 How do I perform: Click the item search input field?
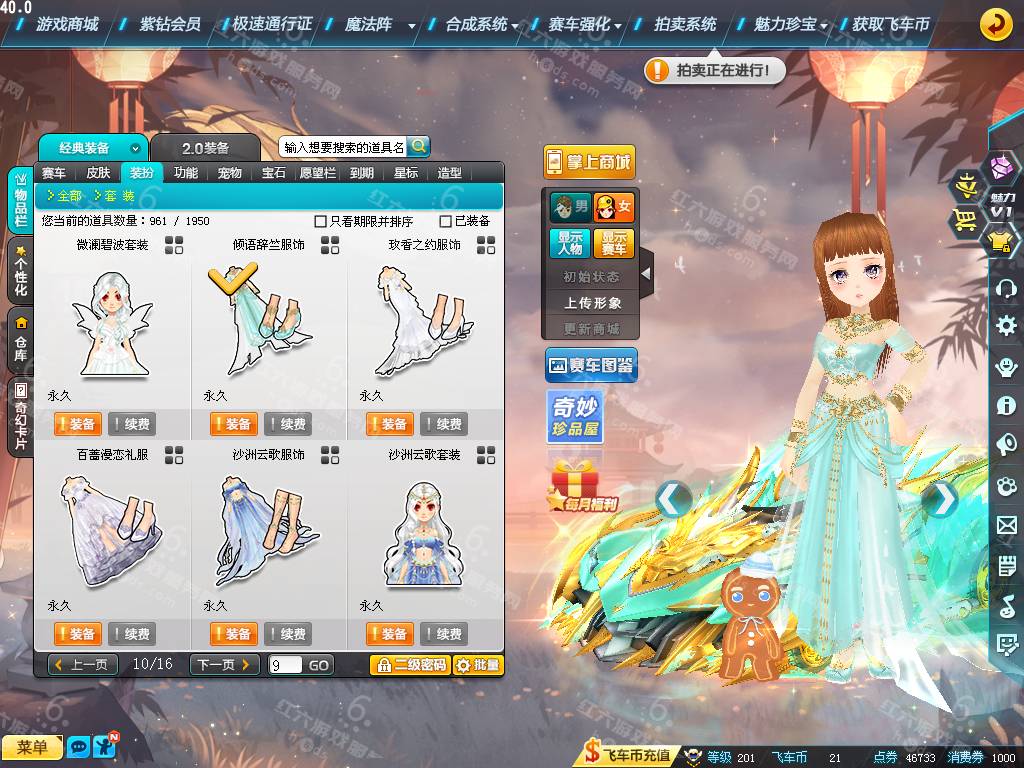point(343,147)
